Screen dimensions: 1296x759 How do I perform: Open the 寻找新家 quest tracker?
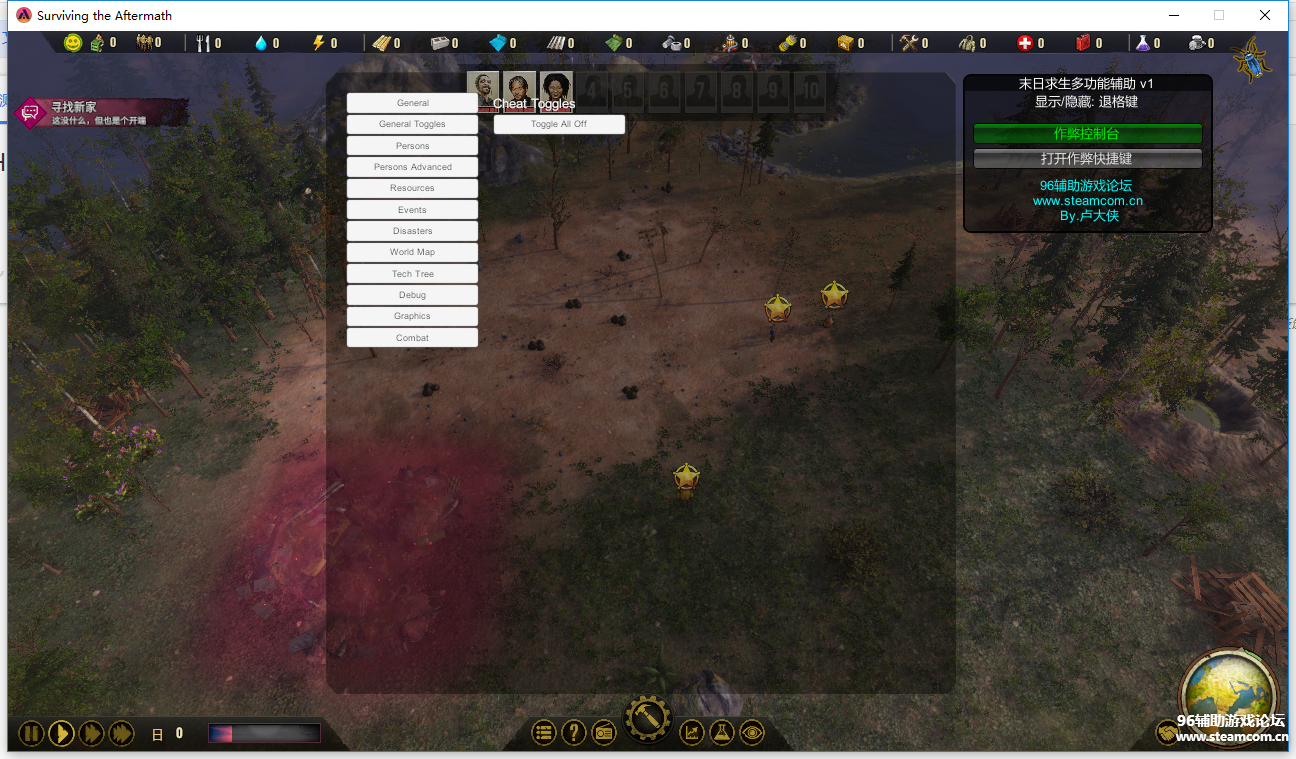(100, 112)
